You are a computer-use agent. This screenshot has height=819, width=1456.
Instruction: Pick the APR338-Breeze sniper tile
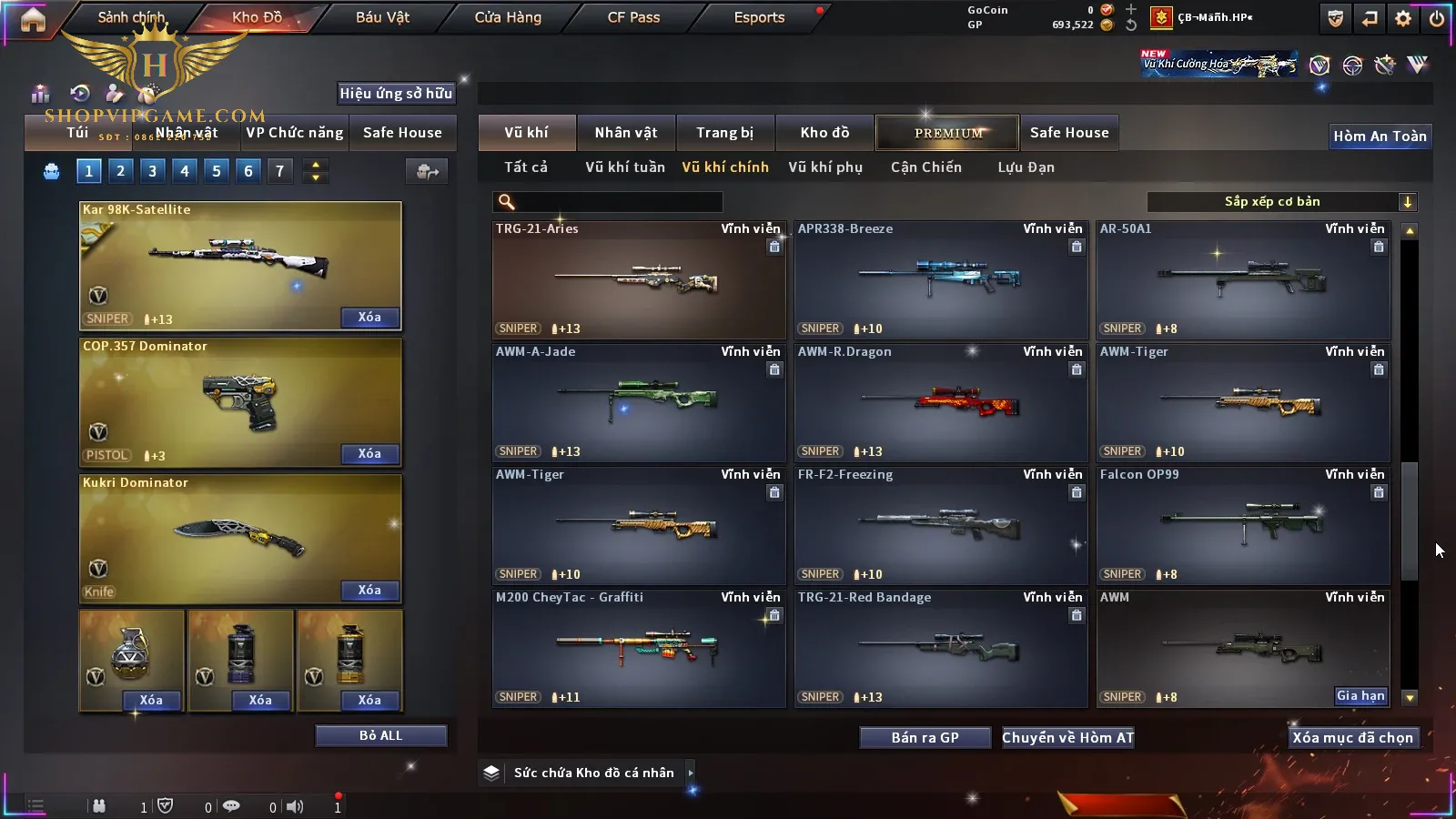940,280
